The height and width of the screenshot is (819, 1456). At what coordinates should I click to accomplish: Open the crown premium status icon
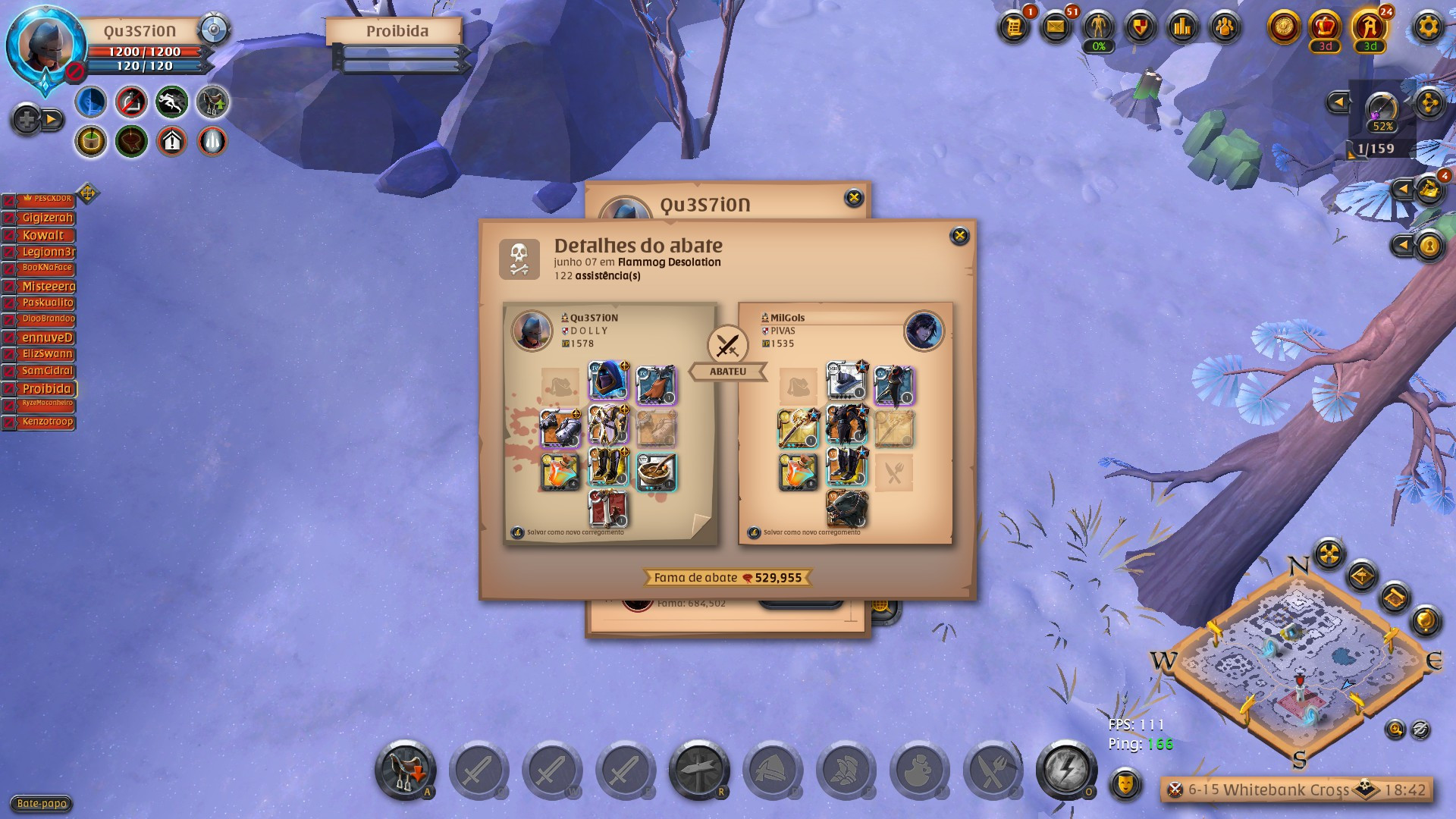tap(1325, 28)
